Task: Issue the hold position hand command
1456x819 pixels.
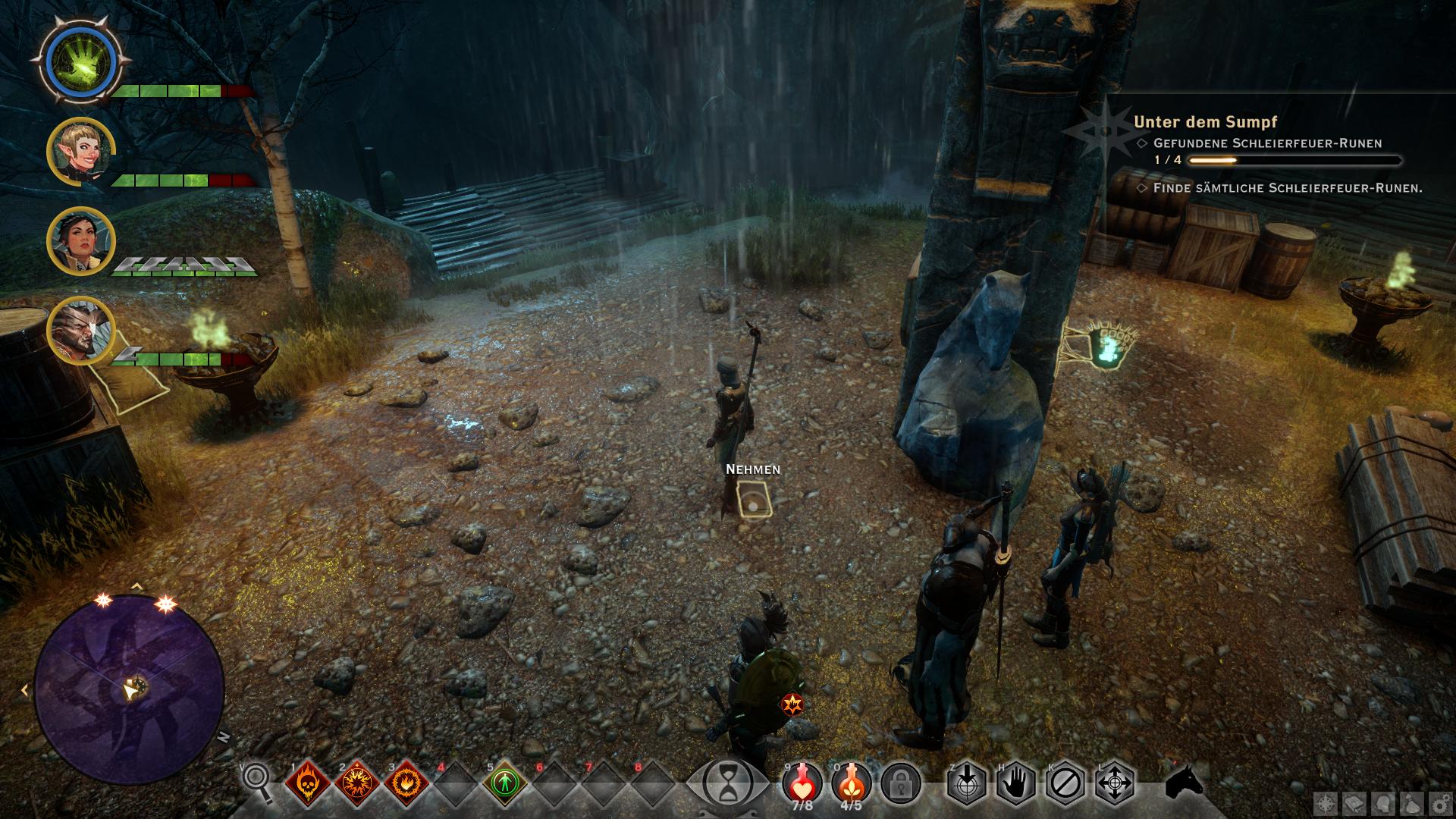Action: tap(1016, 783)
